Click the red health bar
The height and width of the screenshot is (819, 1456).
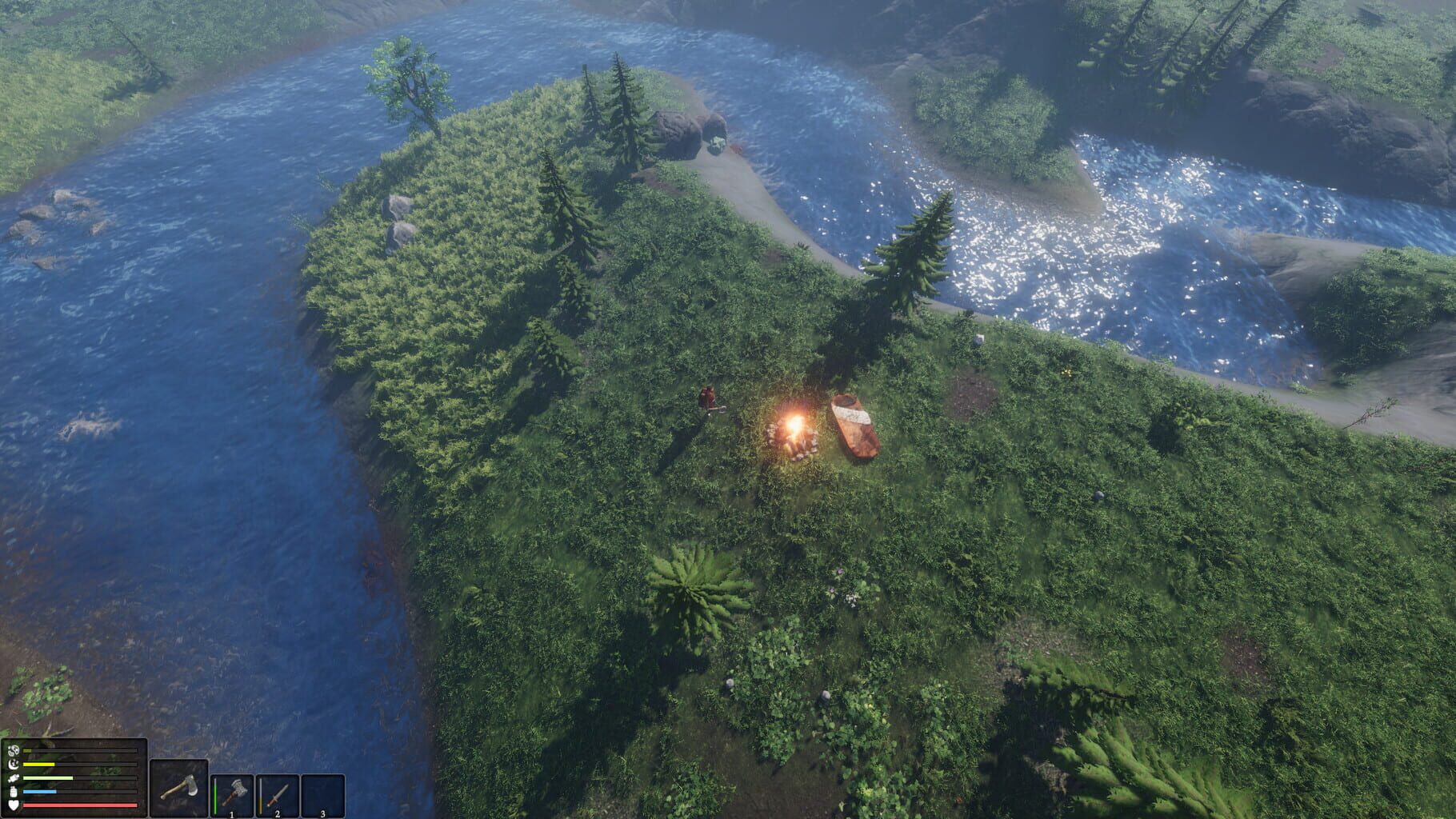(79, 805)
